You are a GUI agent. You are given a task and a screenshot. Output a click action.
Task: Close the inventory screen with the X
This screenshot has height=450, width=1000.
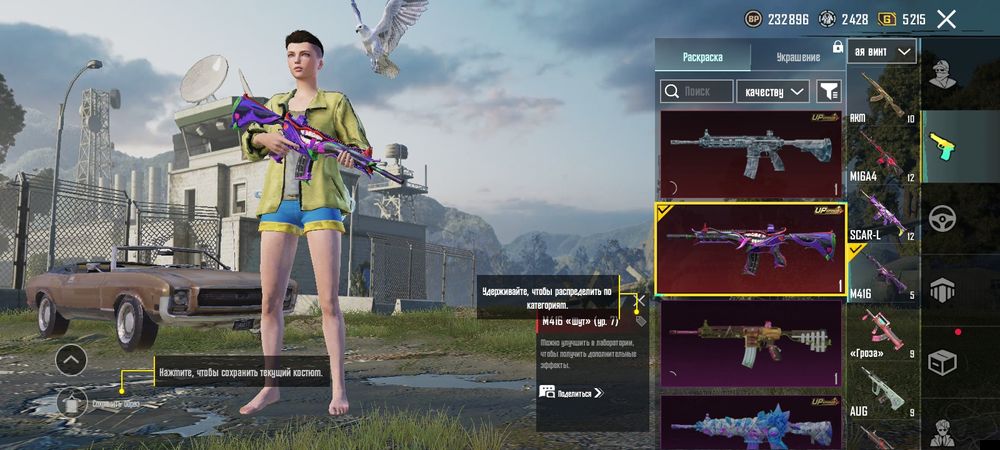coord(946,19)
